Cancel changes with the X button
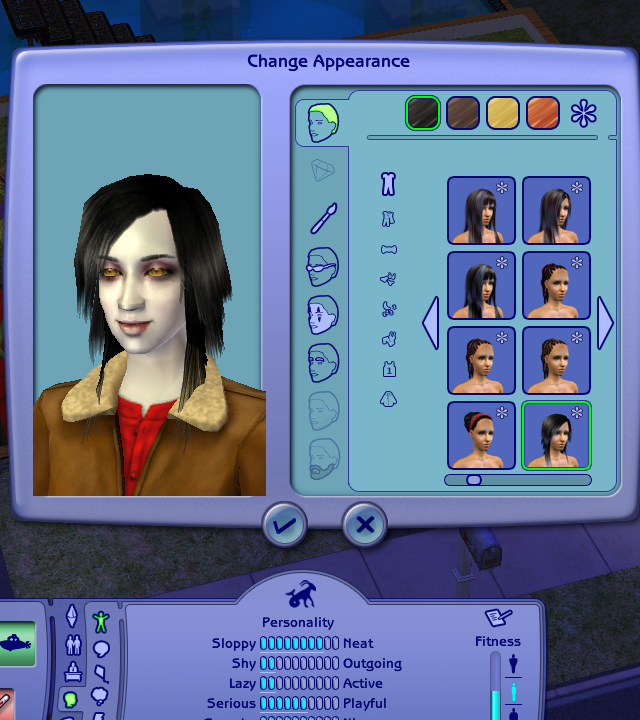 pos(365,524)
